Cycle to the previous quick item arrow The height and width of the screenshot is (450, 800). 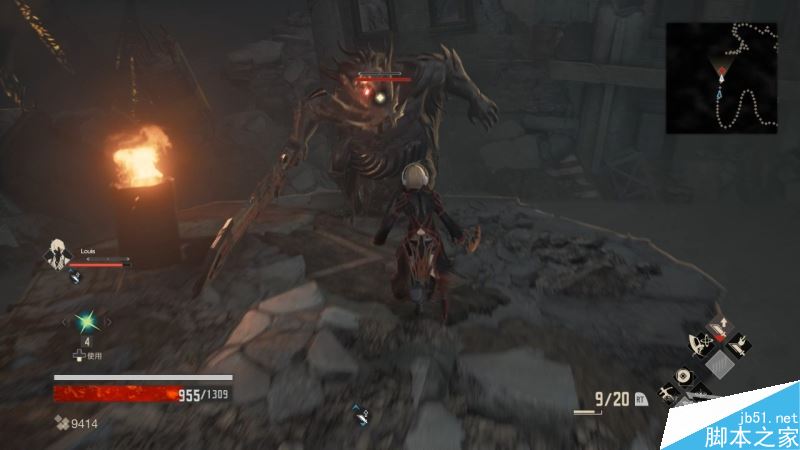tap(66, 321)
